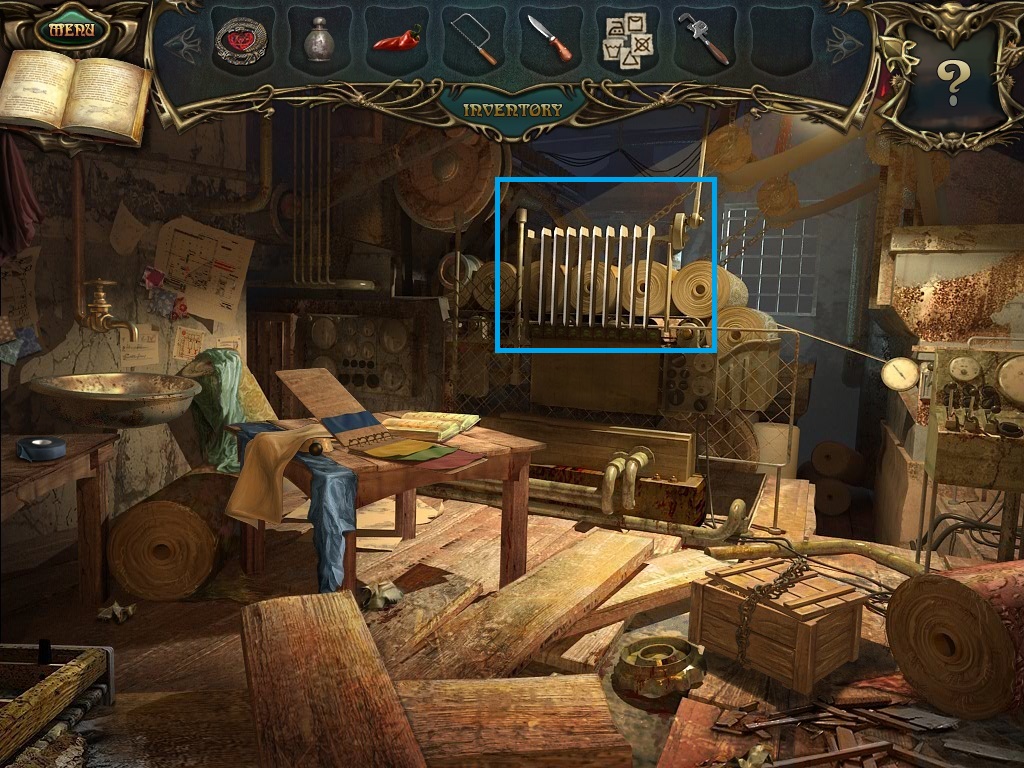Select the hacksaw in inventory

[474, 40]
